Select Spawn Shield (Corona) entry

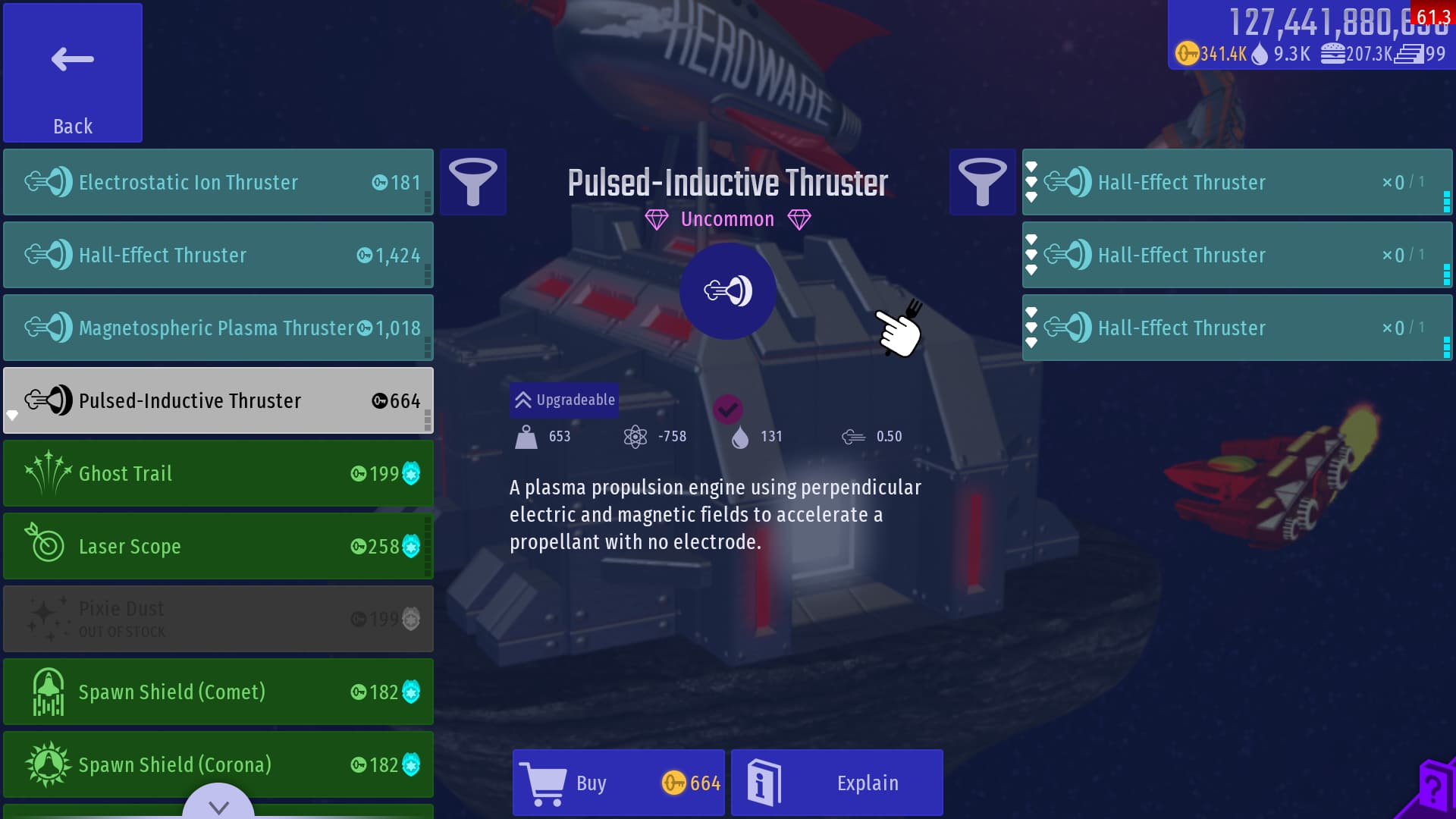(x=218, y=764)
